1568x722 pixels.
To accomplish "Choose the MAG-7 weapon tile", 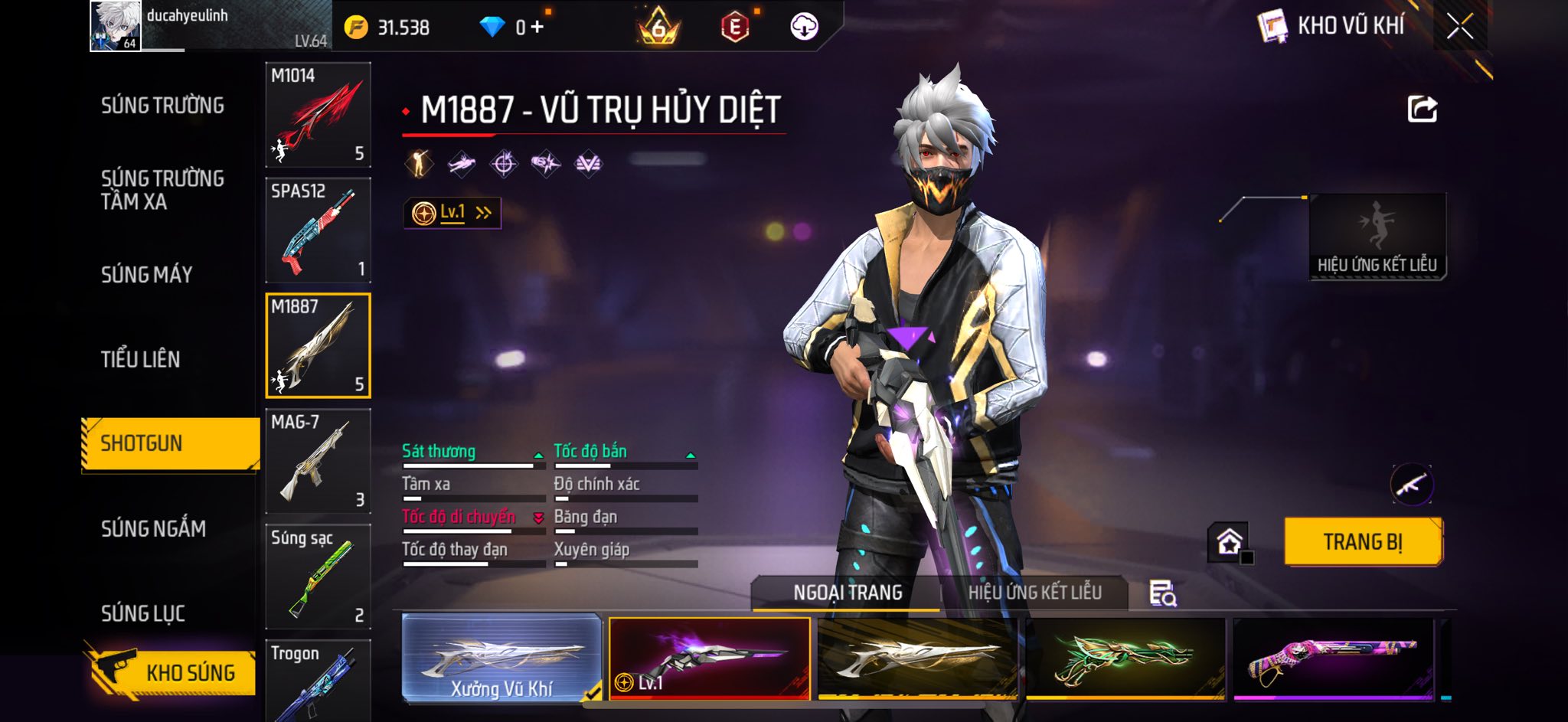I will coord(318,462).
